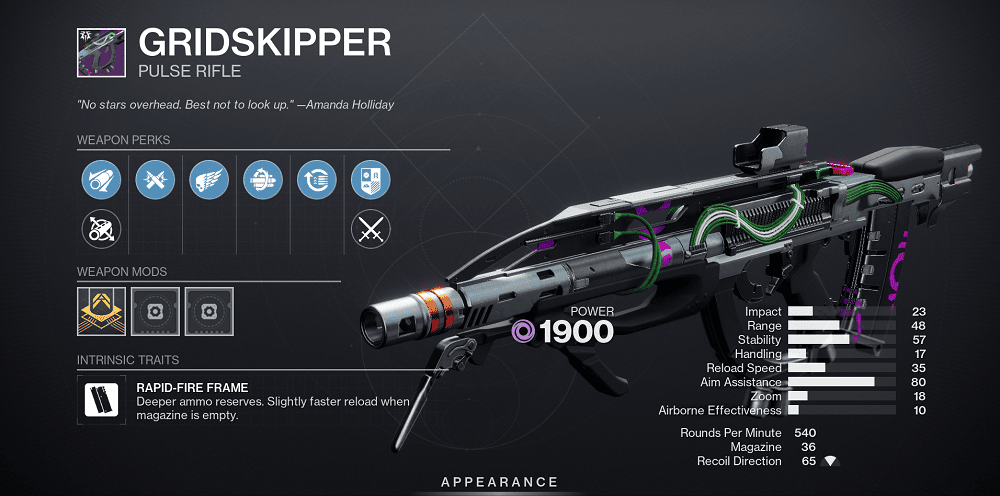1000x496 pixels.
Task: Select the shield emblem origin trait
Action: pos(371,181)
